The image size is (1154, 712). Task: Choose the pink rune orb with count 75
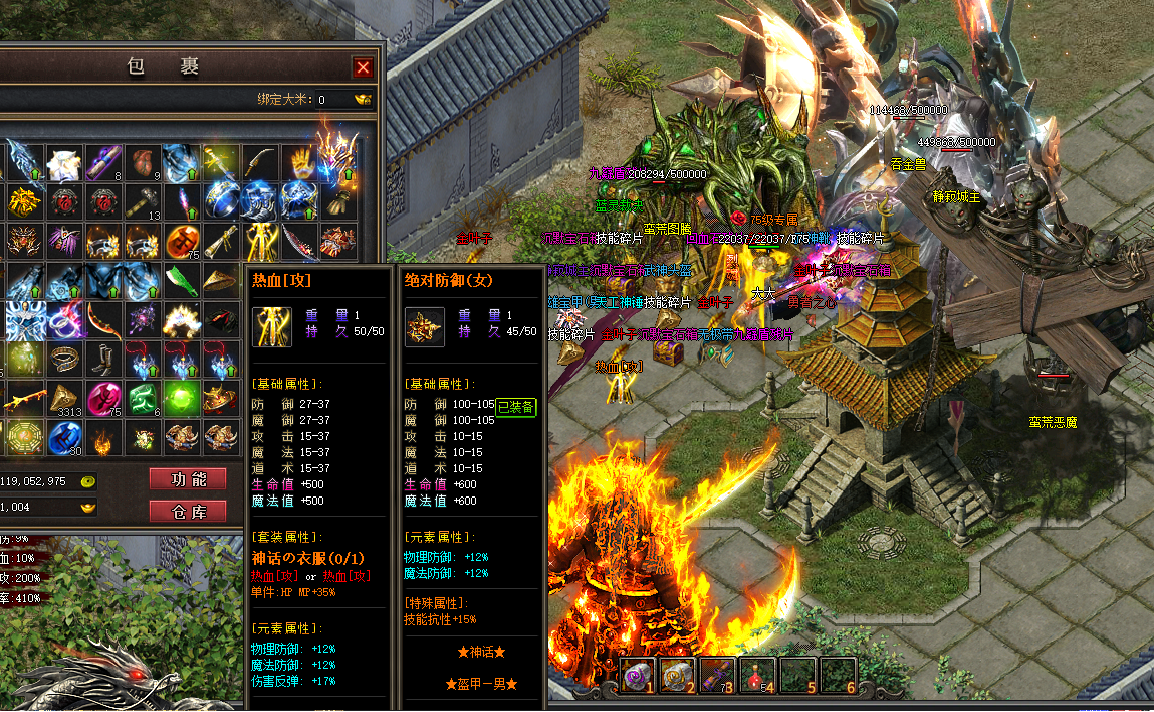click(104, 398)
